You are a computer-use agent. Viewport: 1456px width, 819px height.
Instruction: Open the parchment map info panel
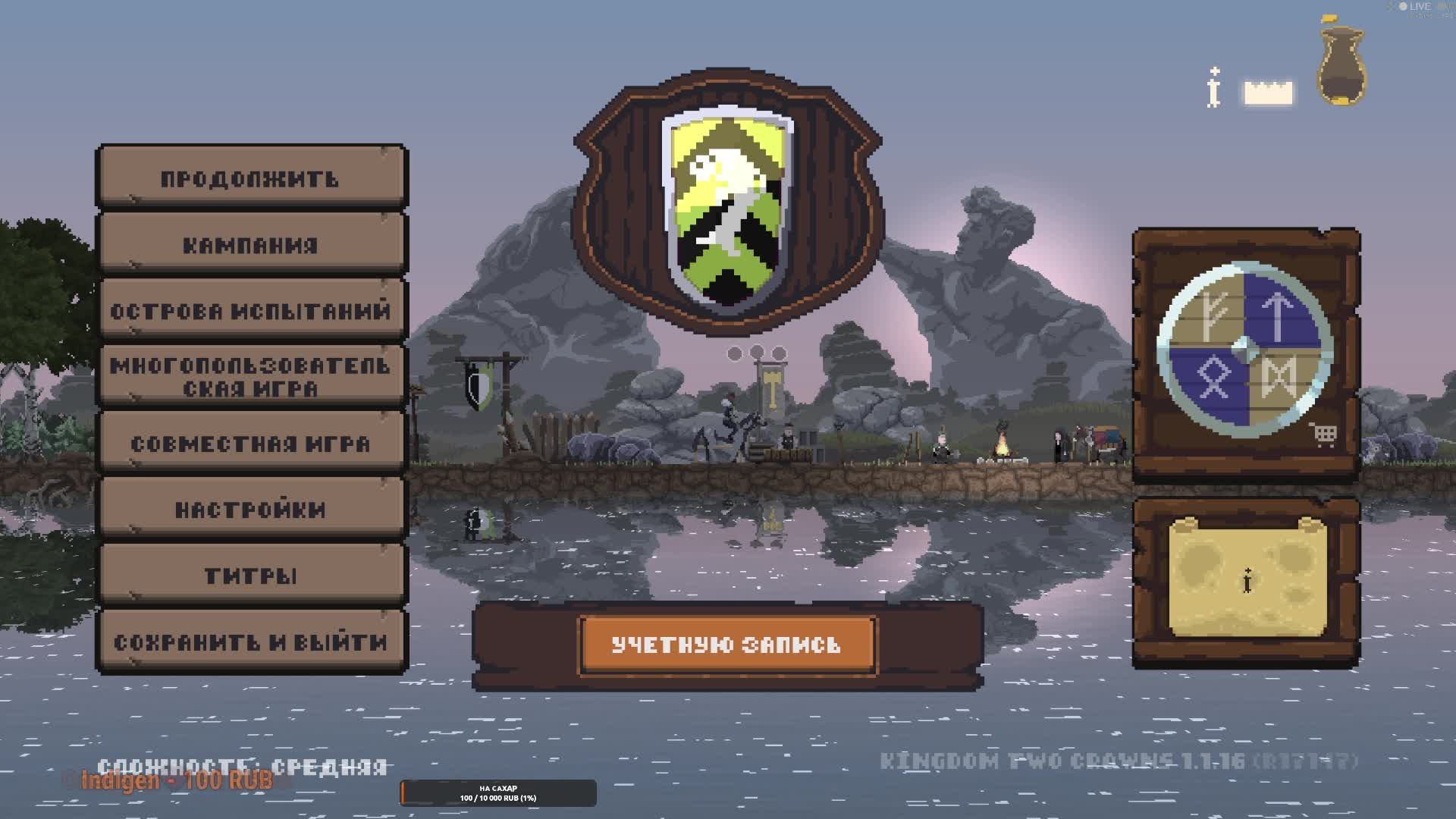pos(1247,580)
